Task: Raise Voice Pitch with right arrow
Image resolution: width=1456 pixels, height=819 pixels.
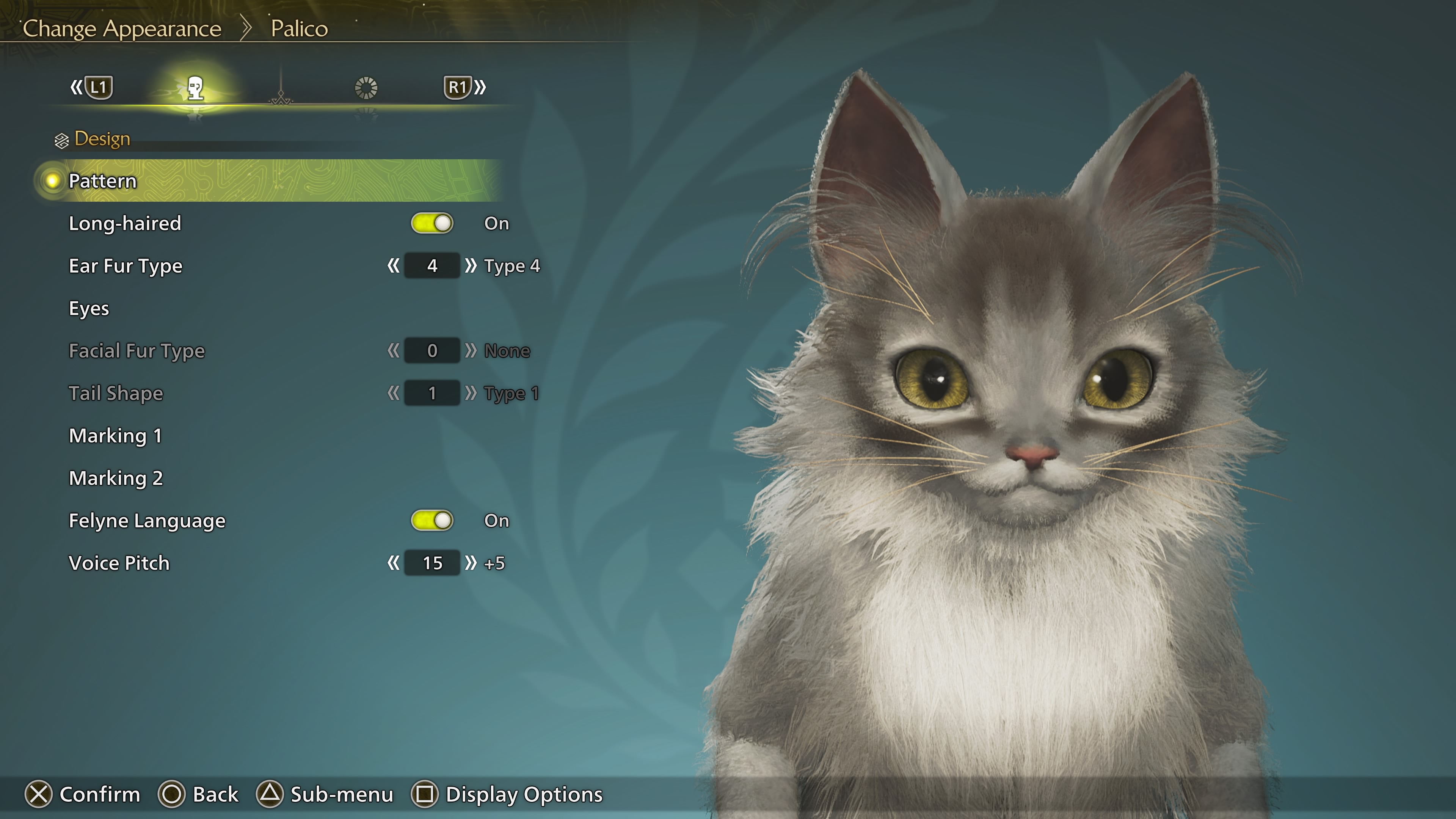Action: (x=470, y=563)
